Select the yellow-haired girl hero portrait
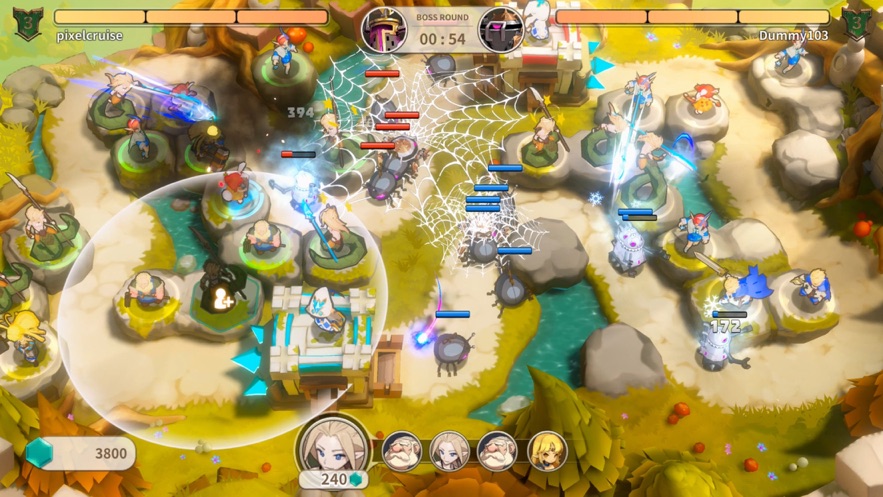 click(547, 451)
